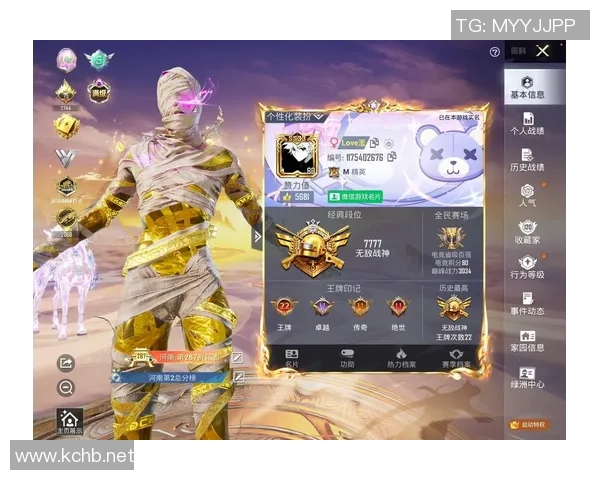The image size is (600, 480).
Task: Open 主页展示 home display button
Action: [69, 422]
